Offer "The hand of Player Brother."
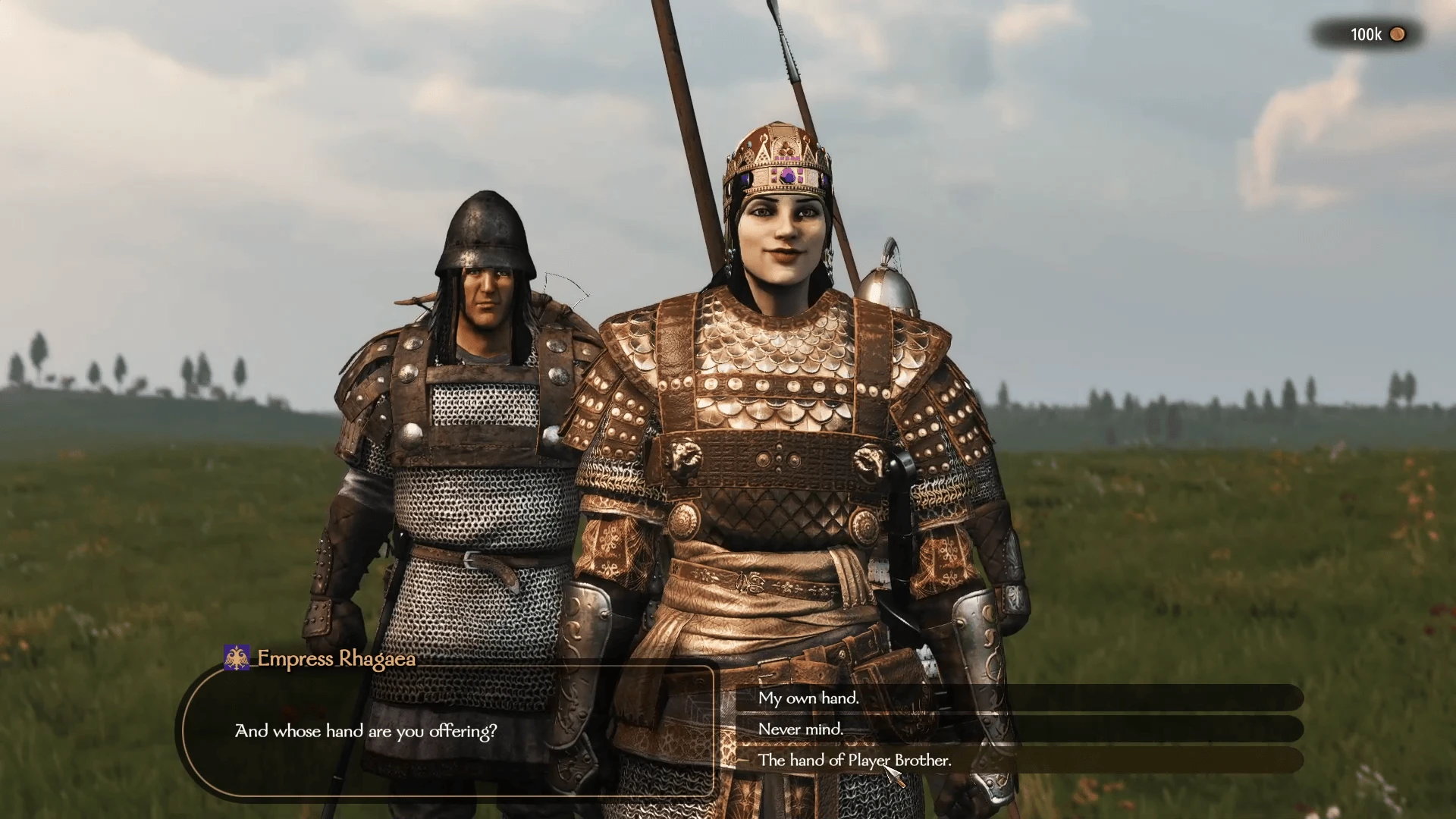 click(854, 760)
